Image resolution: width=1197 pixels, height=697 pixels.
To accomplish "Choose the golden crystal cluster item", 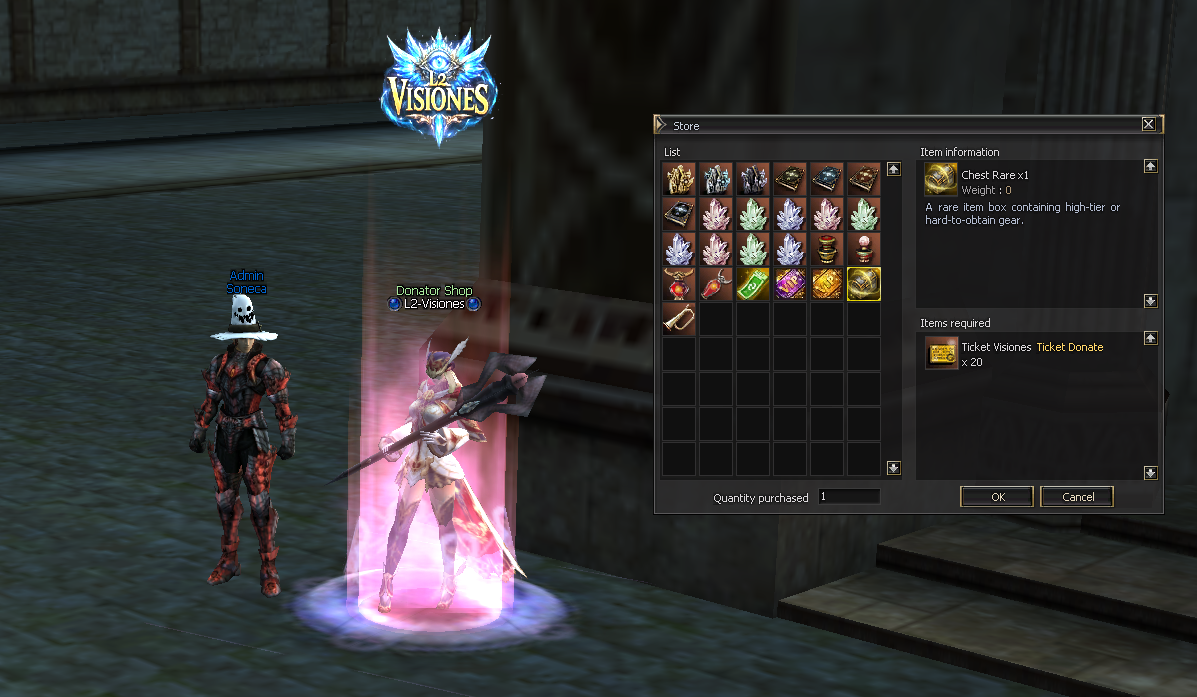I will (679, 179).
